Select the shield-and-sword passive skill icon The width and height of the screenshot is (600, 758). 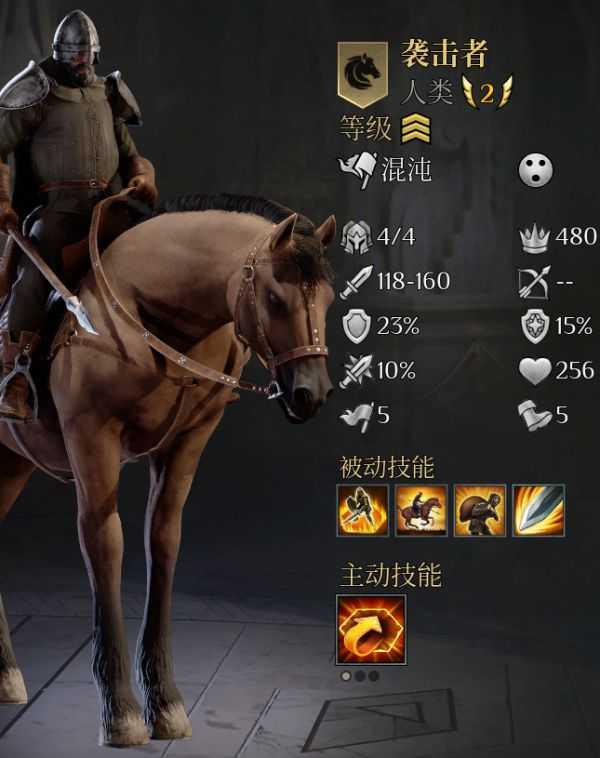tap(363, 510)
